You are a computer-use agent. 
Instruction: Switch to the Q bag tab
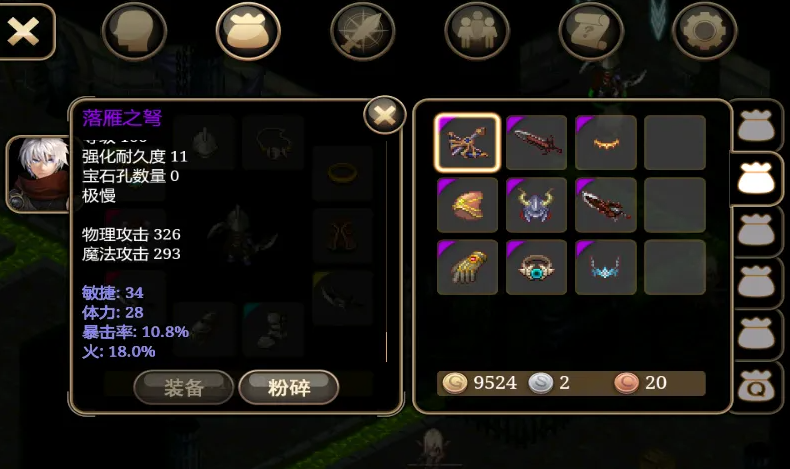(757, 387)
